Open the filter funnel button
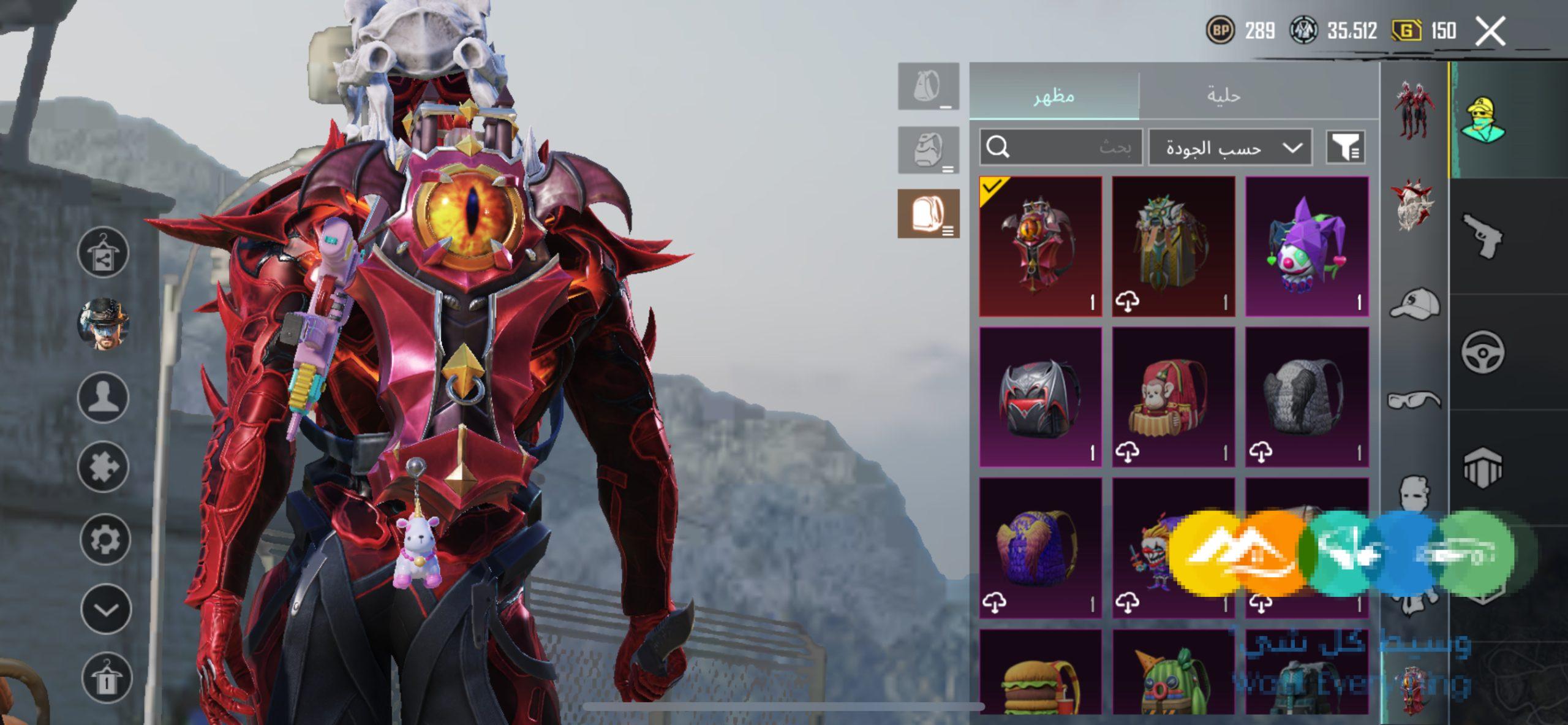1568x725 pixels. point(1345,148)
